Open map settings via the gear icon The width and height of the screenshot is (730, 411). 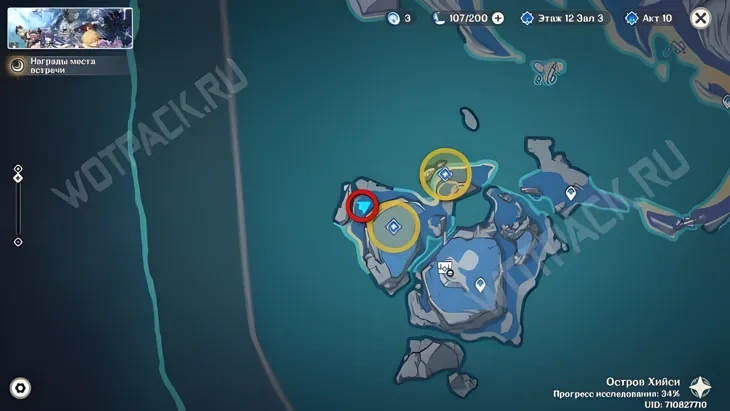tap(18, 388)
